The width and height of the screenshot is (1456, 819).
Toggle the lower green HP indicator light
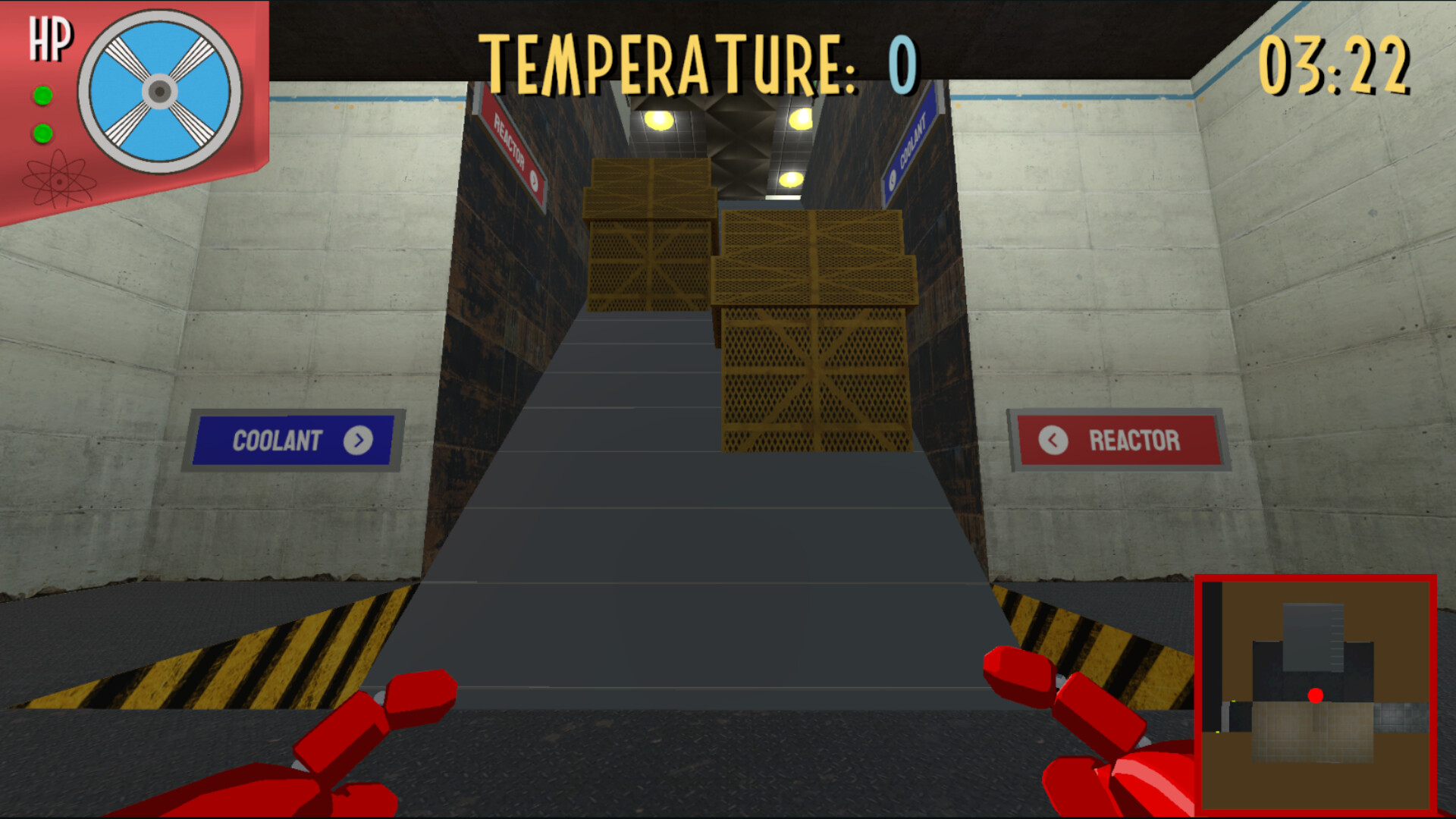(42, 132)
